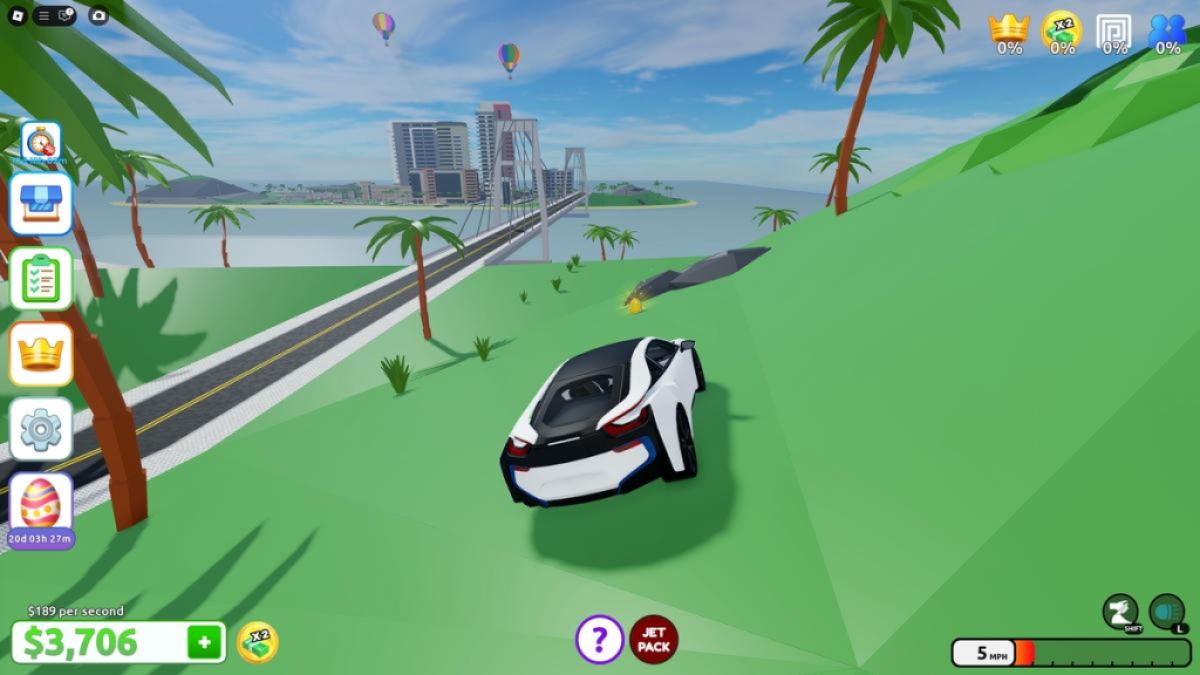Open the Roblox main menu logo
This screenshot has width=1200, height=675.
tap(18, 15)
